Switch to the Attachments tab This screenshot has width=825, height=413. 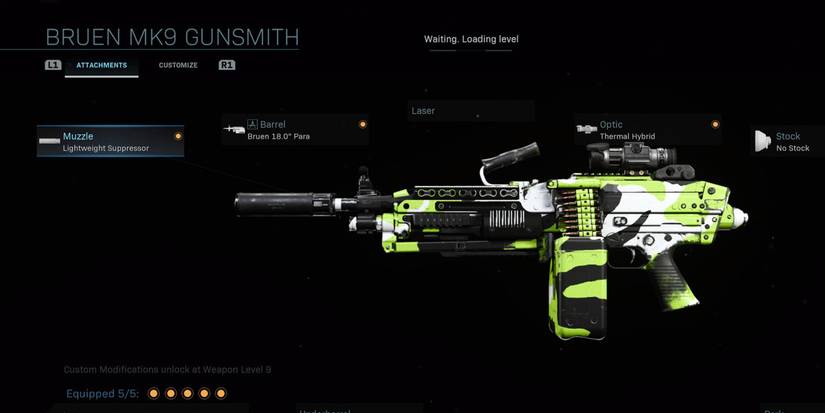coord(102,66)
